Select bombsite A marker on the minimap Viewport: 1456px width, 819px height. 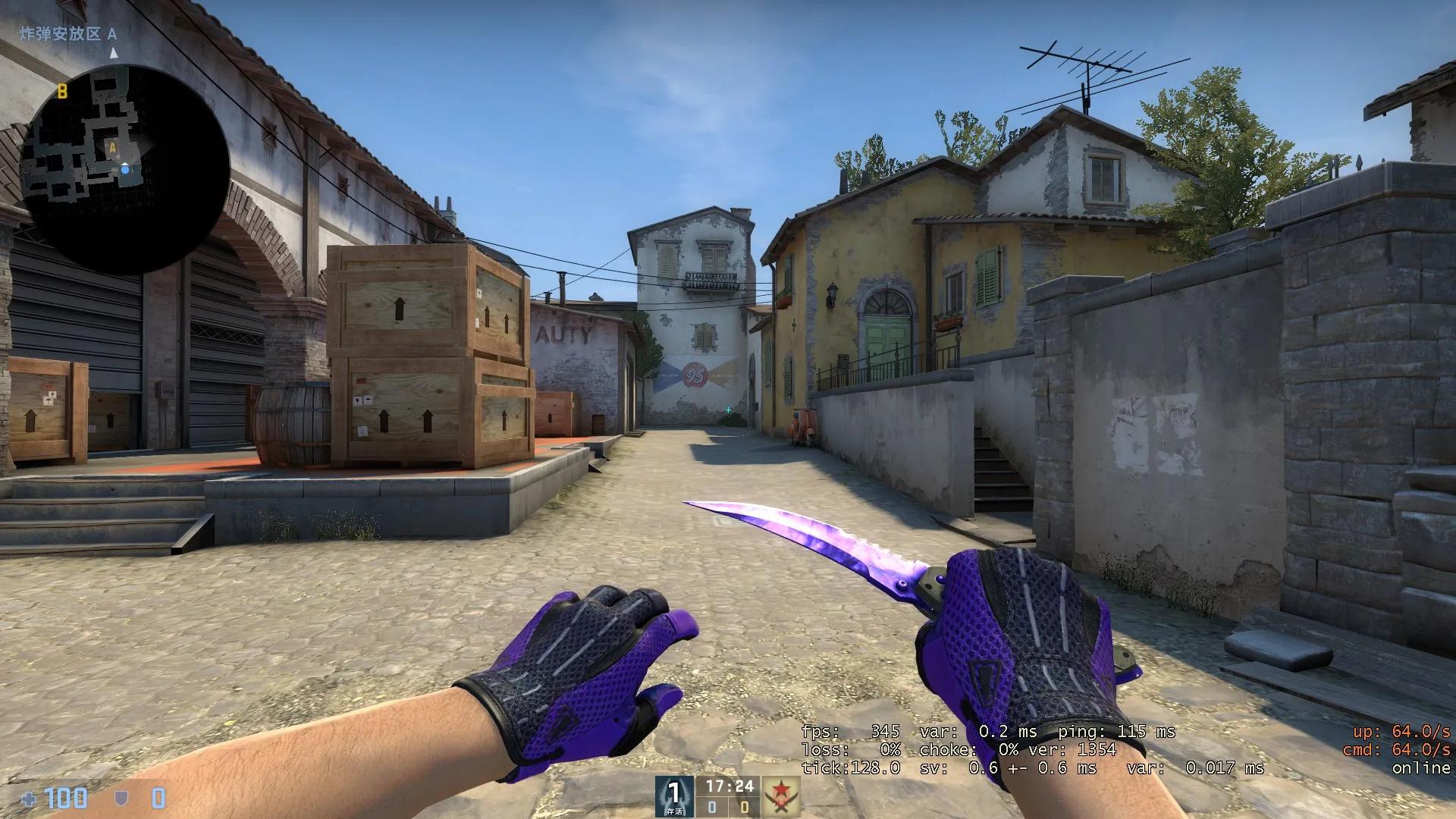tap(113, 146)
